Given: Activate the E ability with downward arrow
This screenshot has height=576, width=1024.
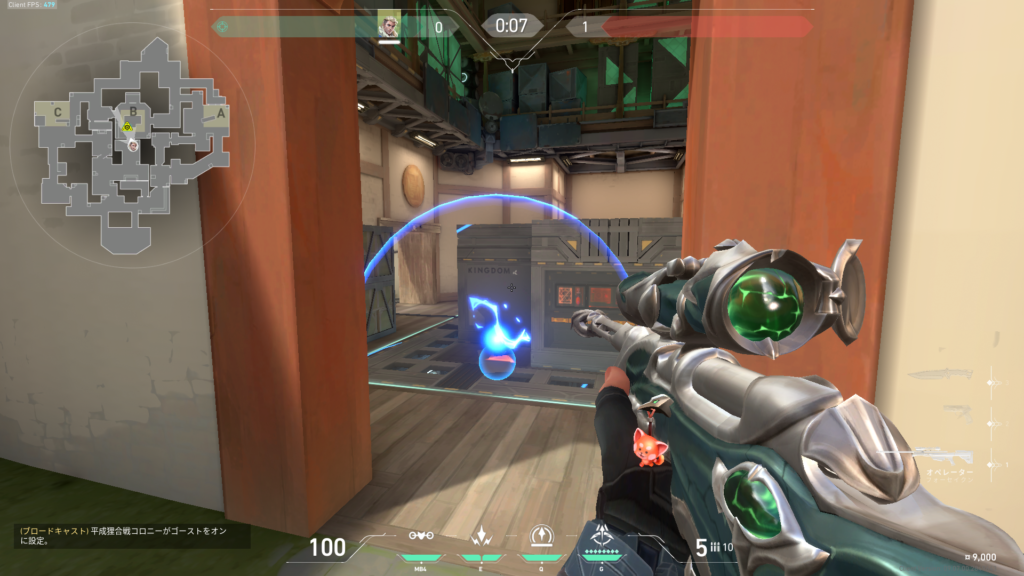Looking at the screenshot, I should click(x=482, y=535).
